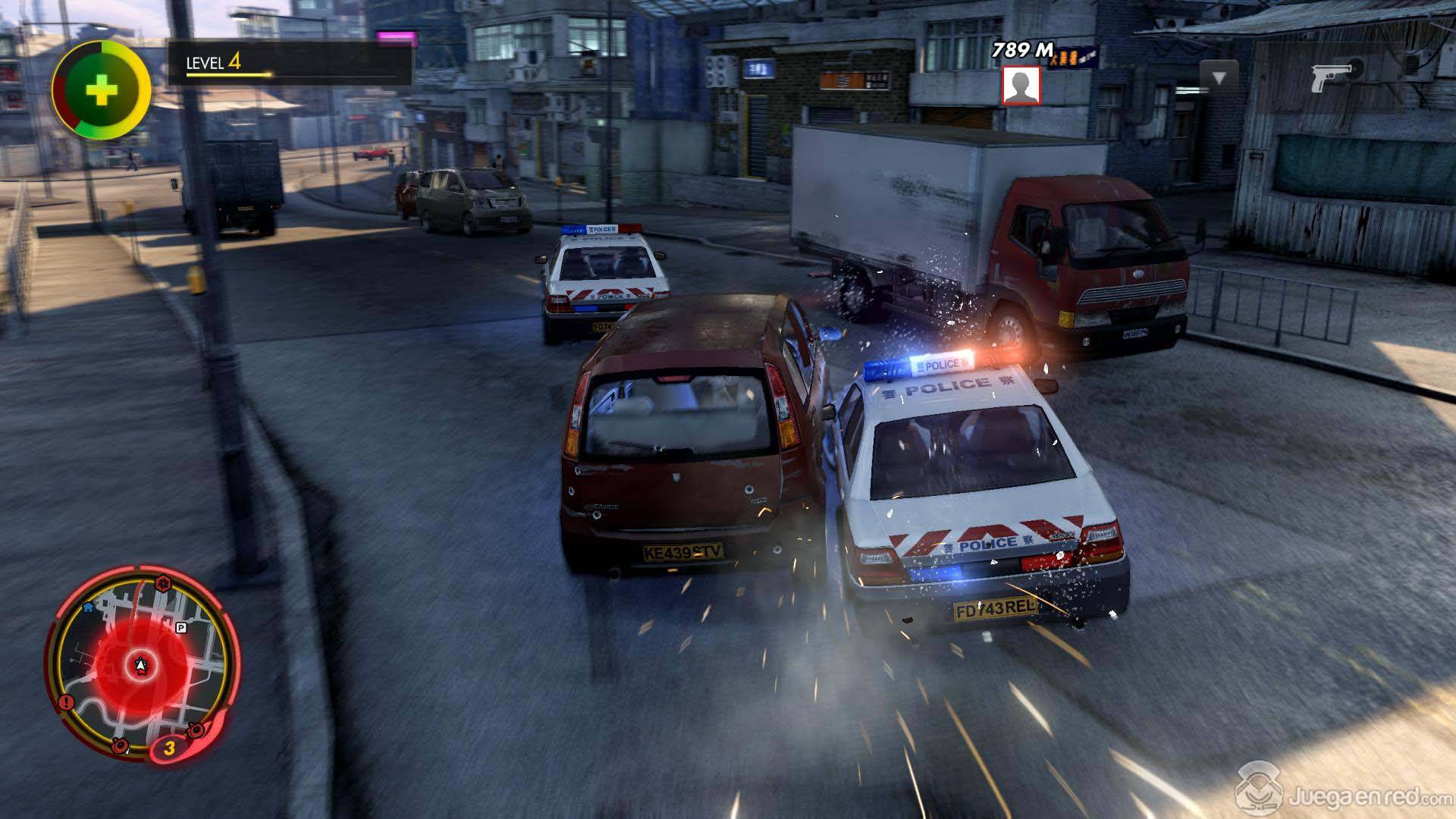Image resolution: width=1456 pixels, height=819 pixels.
Task: Select the parking P marker on minimap
Action: click(180, 627)
